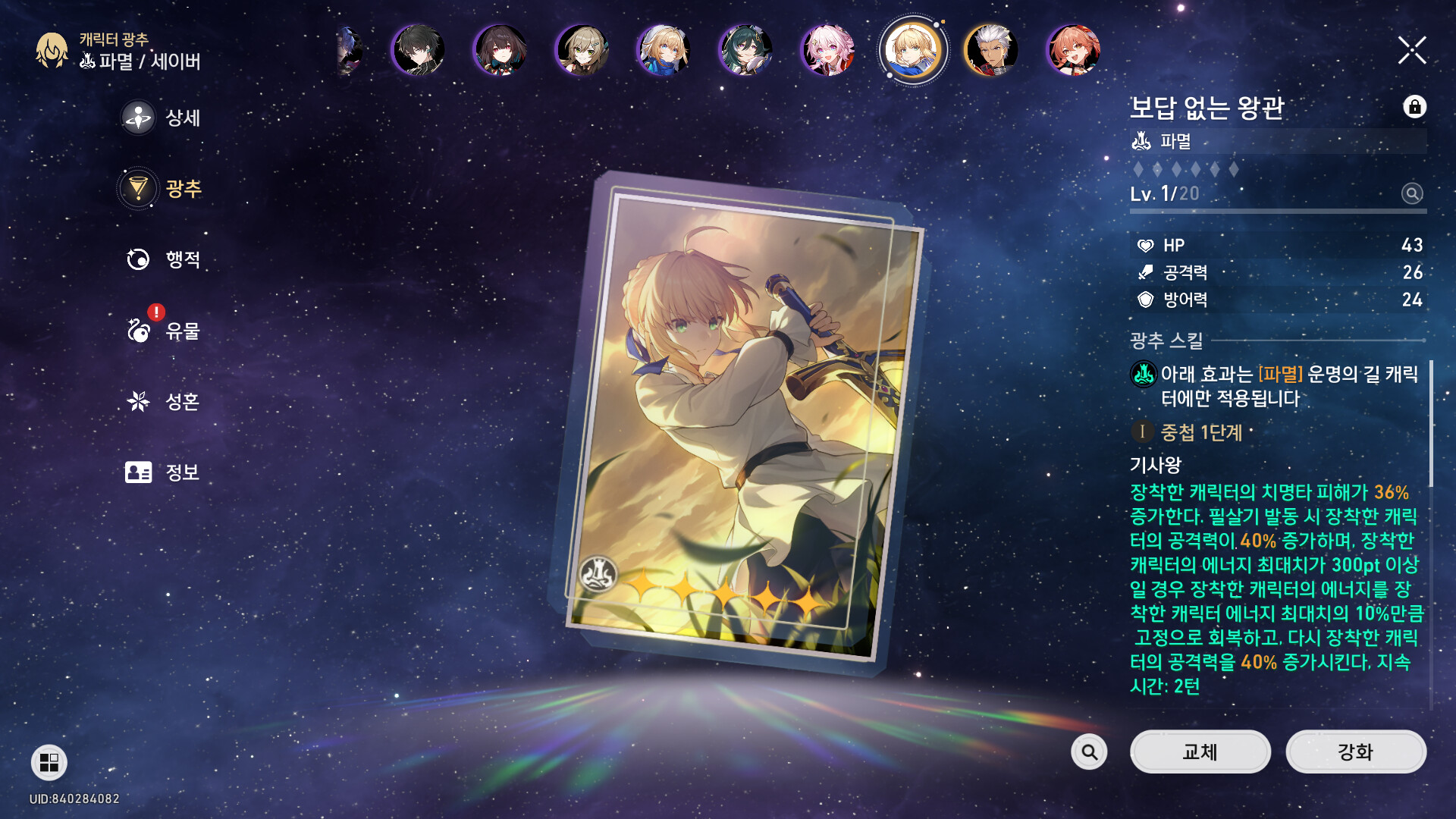Choose the green-haired character portrait
The width and height of the screenshot is (1456, 819).
[x=745, y=51]
